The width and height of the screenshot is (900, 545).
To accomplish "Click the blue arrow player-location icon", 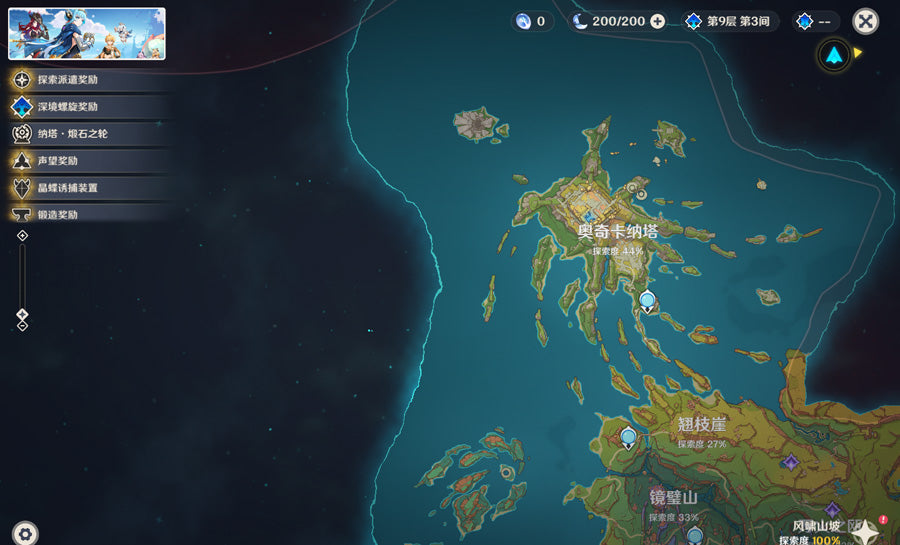I will (x=833, y=55).
